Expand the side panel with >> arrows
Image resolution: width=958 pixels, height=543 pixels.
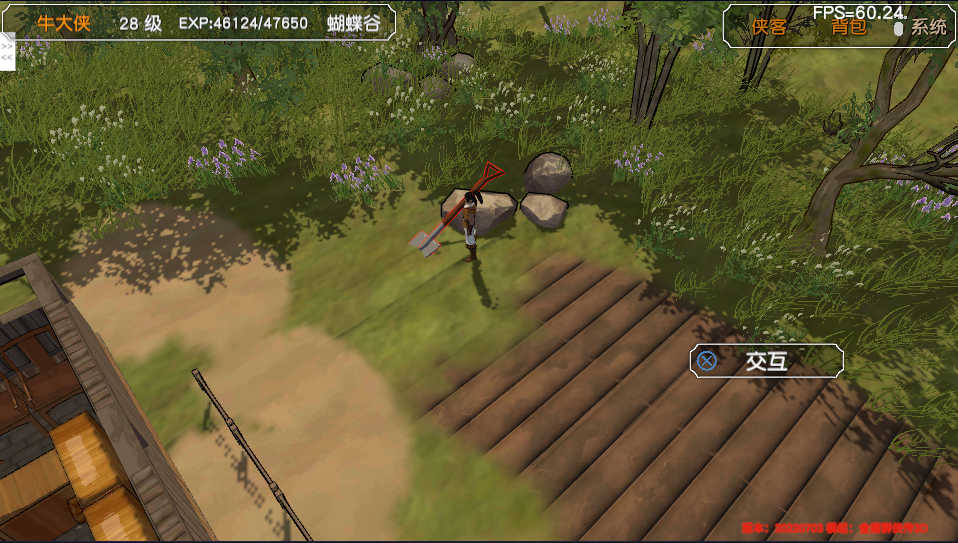(7, 45)
